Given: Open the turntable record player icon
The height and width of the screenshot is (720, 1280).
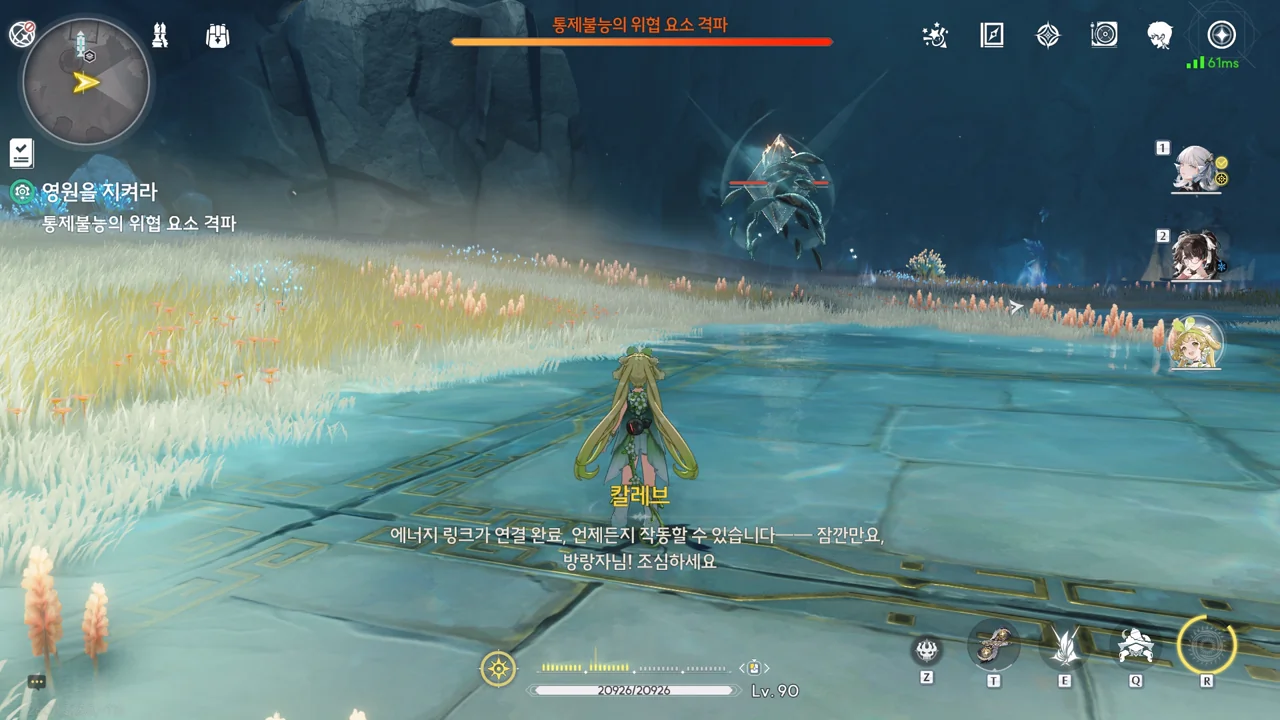Looking at the screenshot, I should click(1104, 36).
